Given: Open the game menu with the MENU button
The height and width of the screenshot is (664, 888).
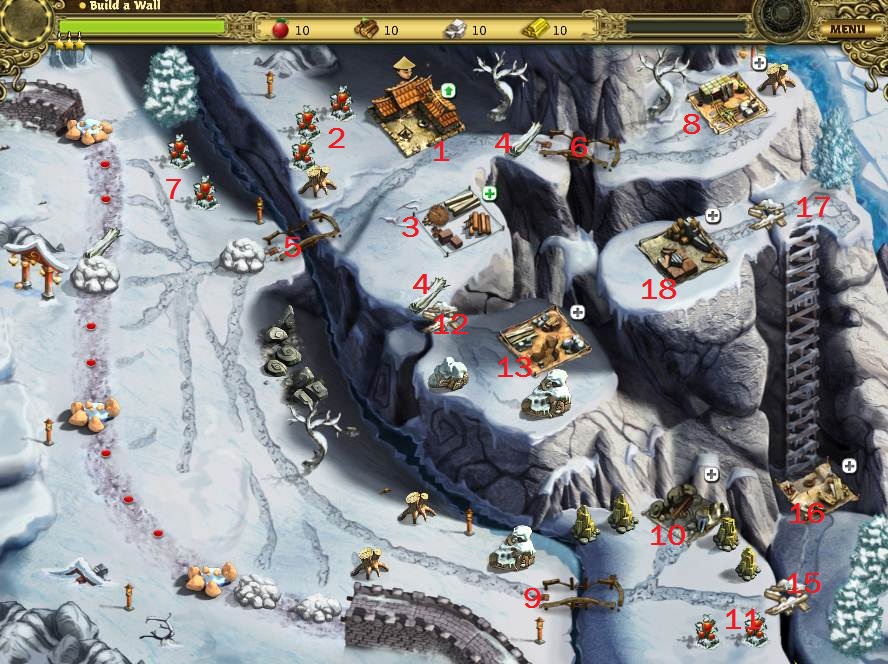Looking at the screenshot, I should pos(847,28).
